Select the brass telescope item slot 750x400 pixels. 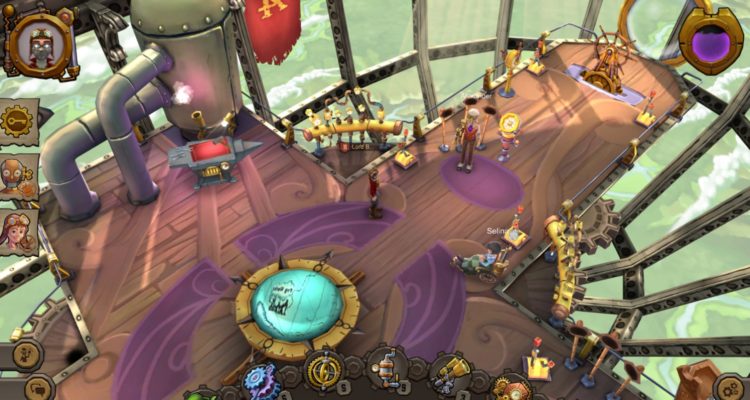tap(449, 373)
